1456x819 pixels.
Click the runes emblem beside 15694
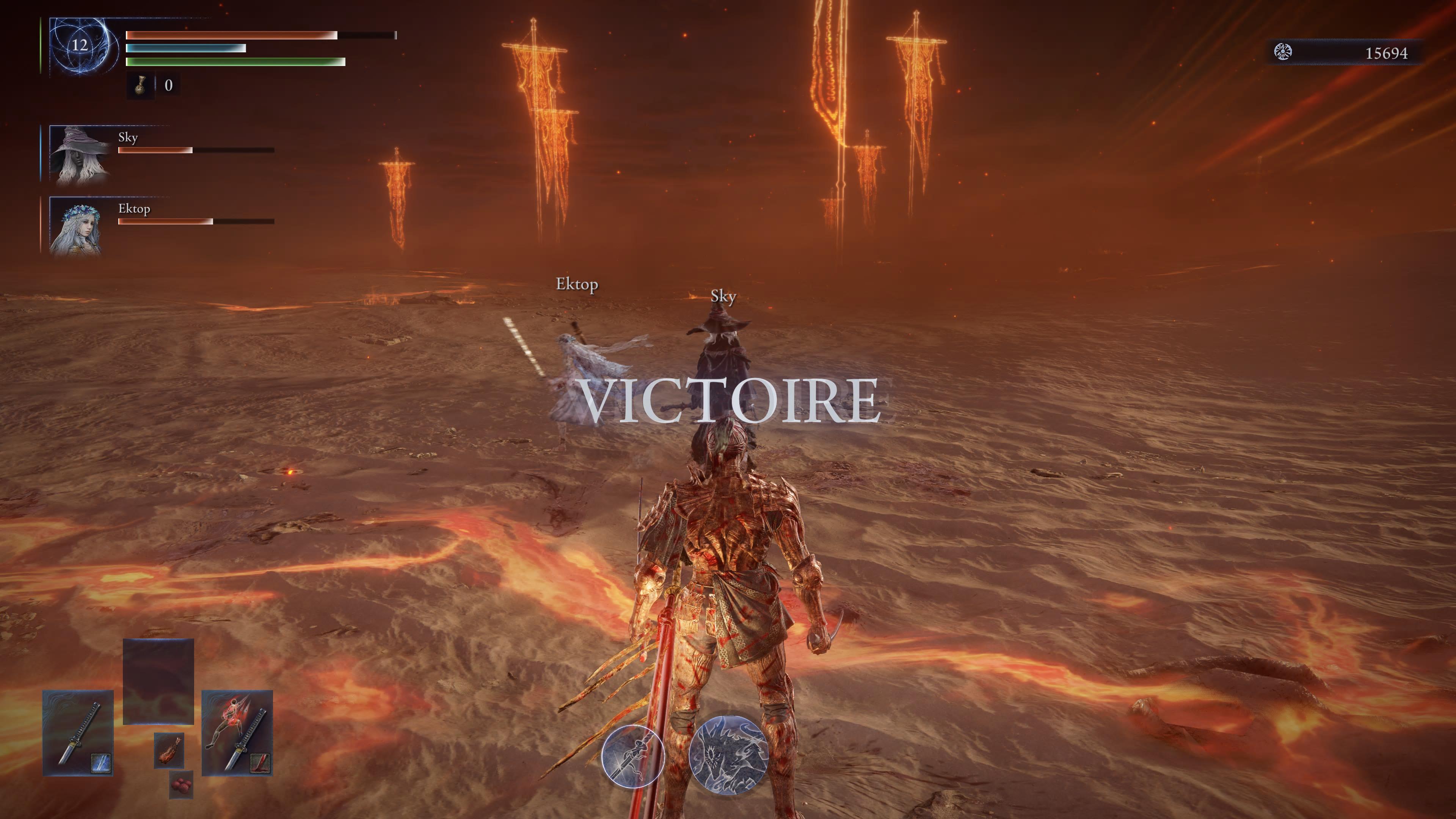(1282, 53)
